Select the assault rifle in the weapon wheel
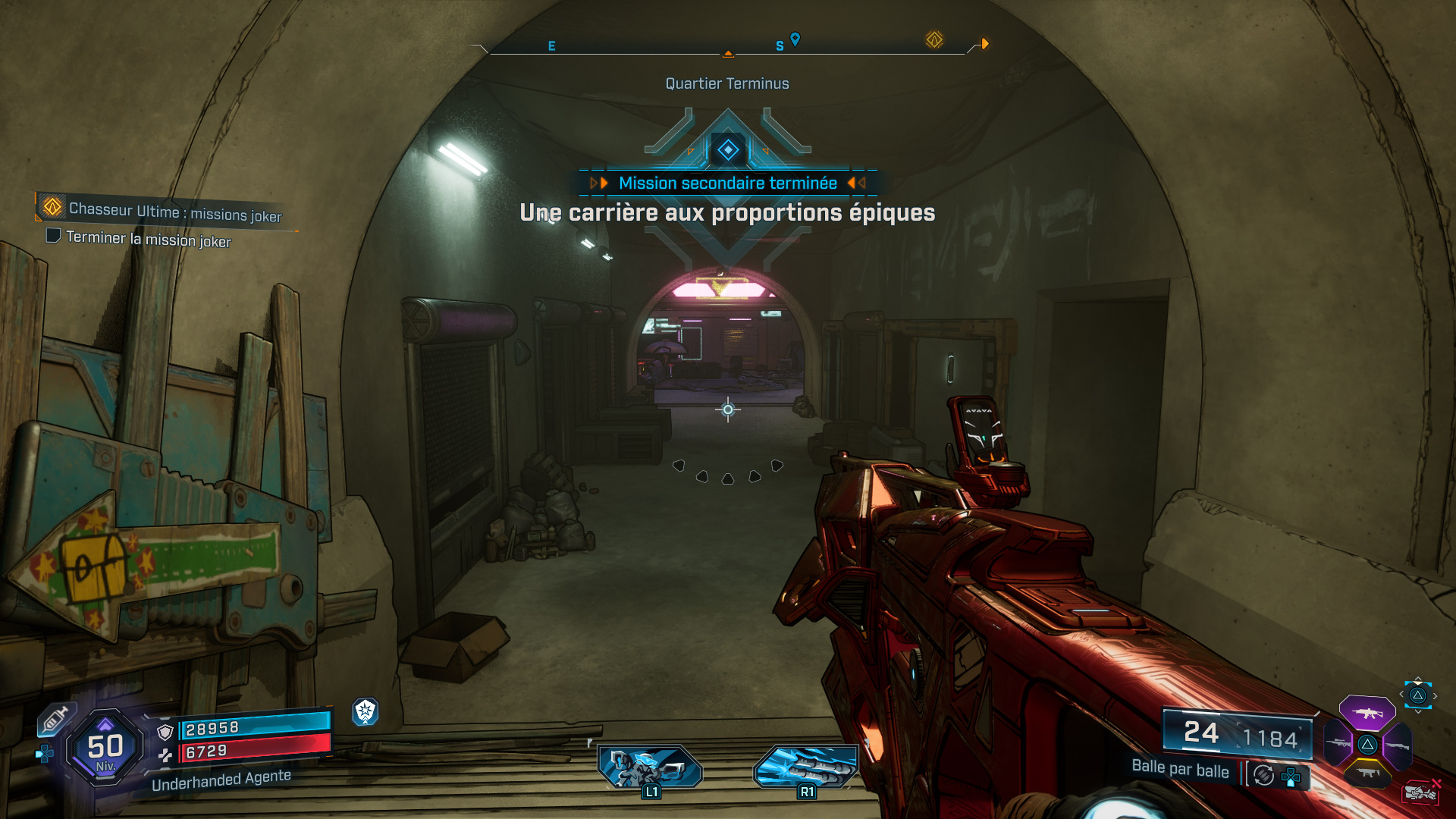The height and width of the screenshot is (819, 1456). point(1367,713)
